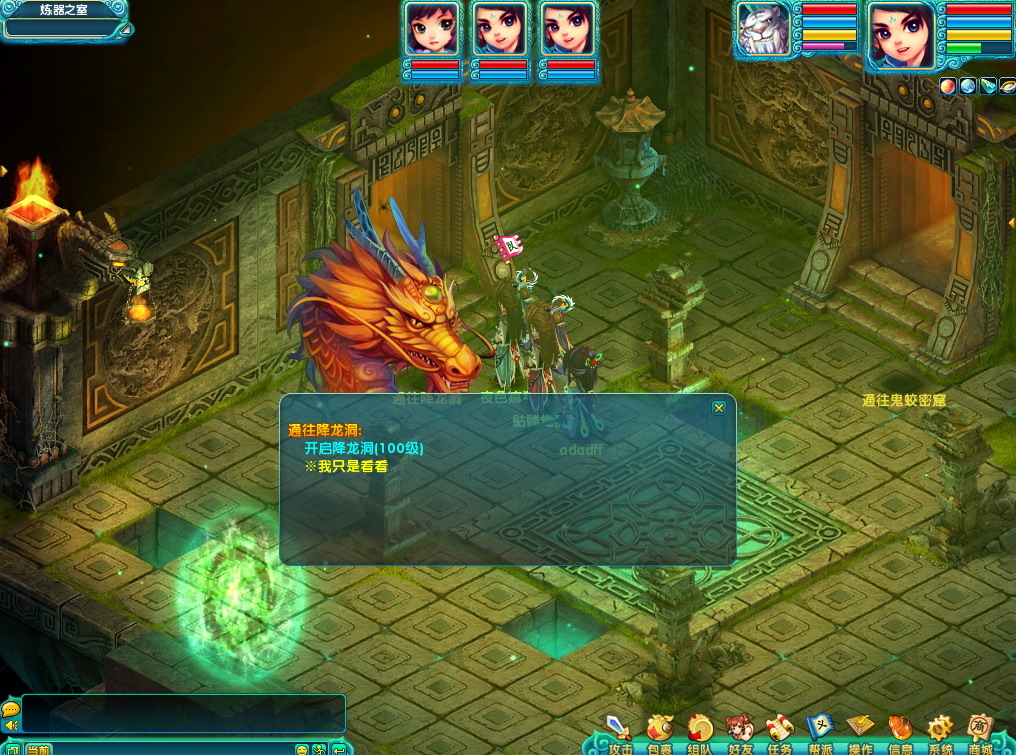This screenshot has height=755, width=1016.
Task: Click the chat send arrow button
Action: (339, 749)
